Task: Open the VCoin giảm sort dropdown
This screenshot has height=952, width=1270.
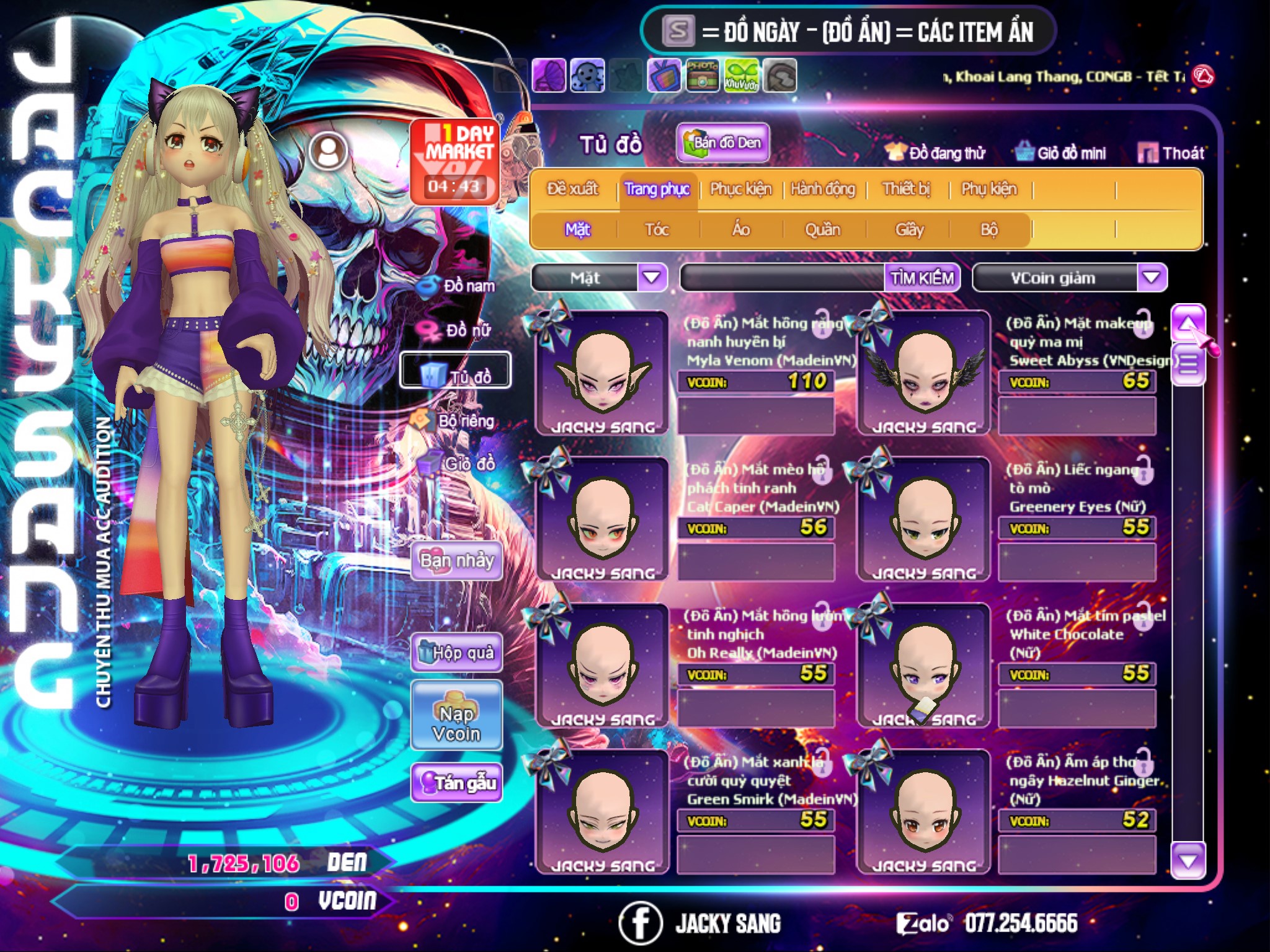Action: tap(1152, 278)
